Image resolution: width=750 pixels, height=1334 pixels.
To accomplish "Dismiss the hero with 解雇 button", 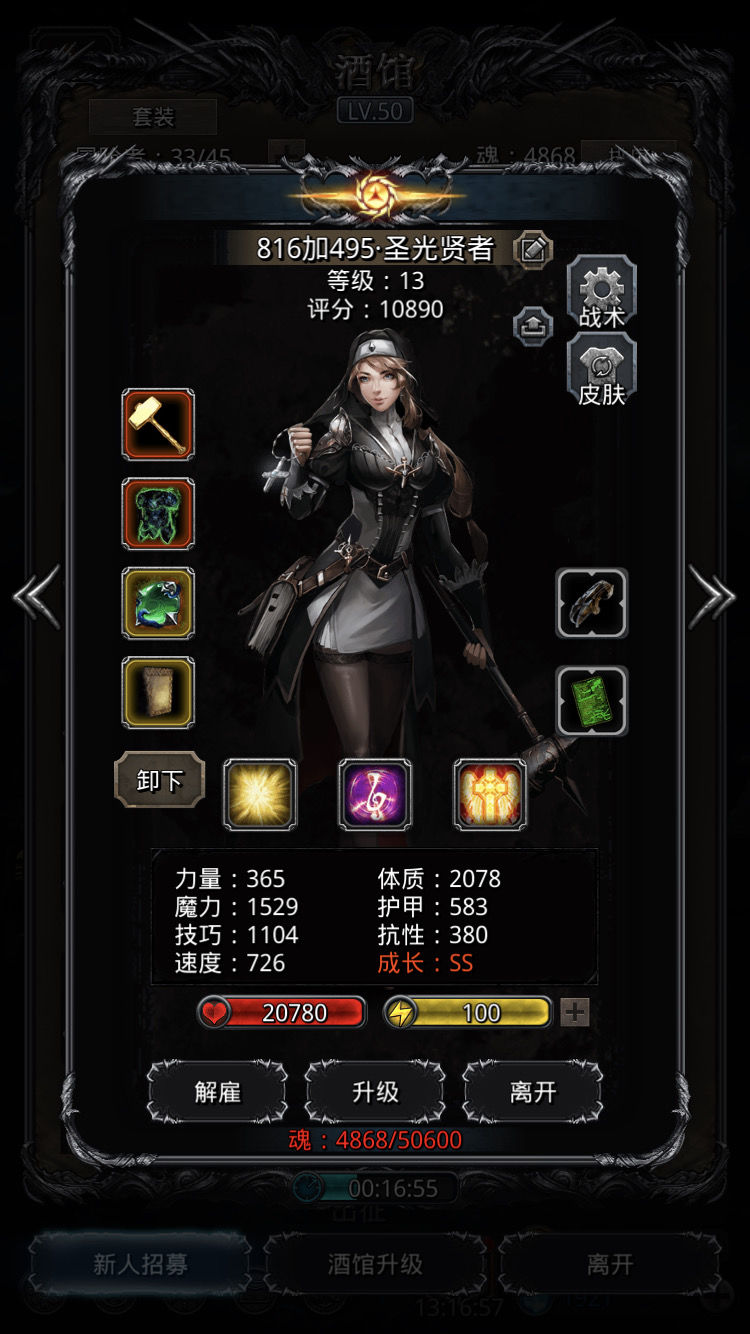I will click(x=217, y=1092).
